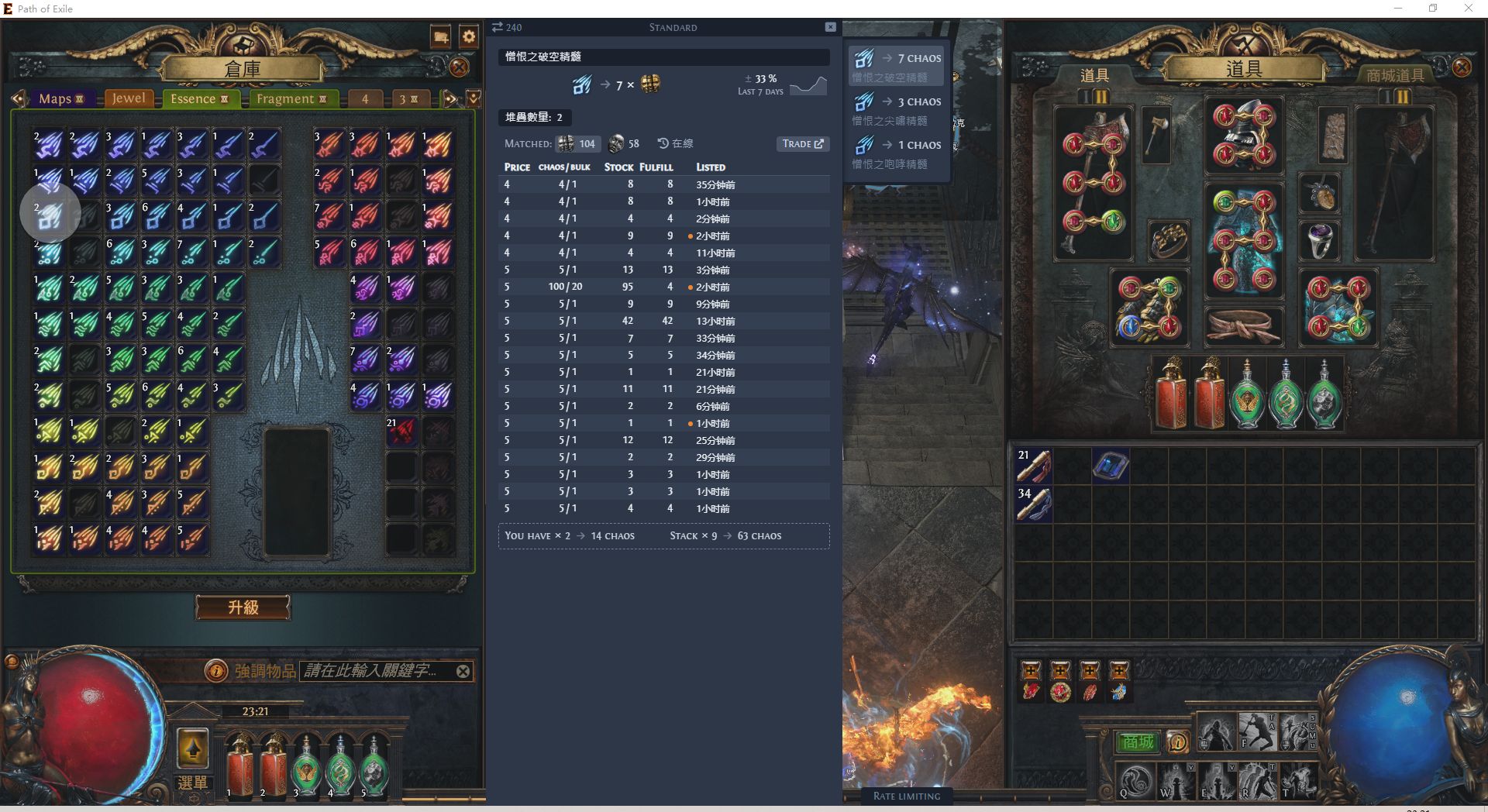Close the 倉庫 stash panel

[460, 67]
